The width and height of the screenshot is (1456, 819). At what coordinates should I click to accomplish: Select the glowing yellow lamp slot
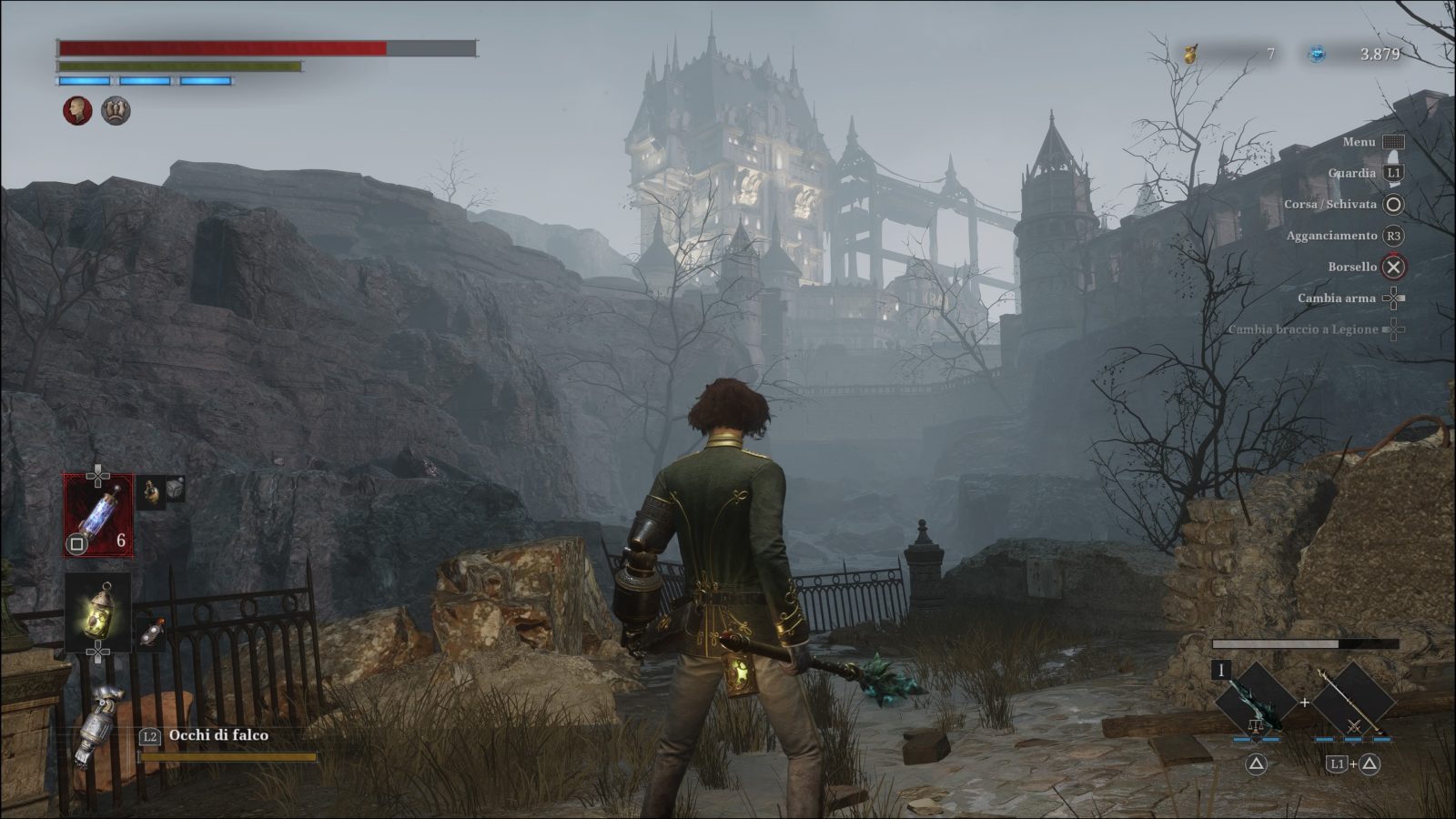click(x=97, y=612)
